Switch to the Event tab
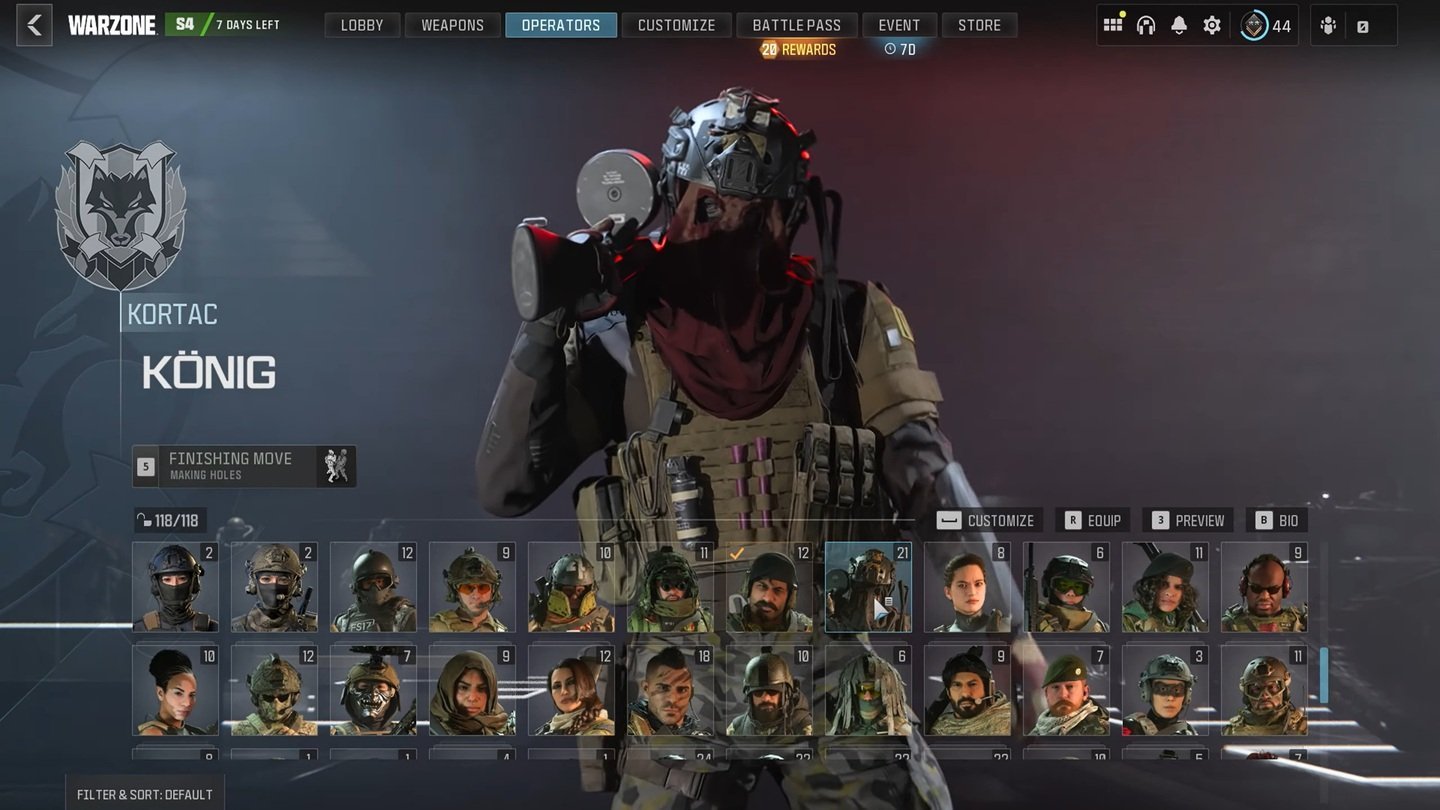The width and height of the screenshot is (1440, 810). 898,25
